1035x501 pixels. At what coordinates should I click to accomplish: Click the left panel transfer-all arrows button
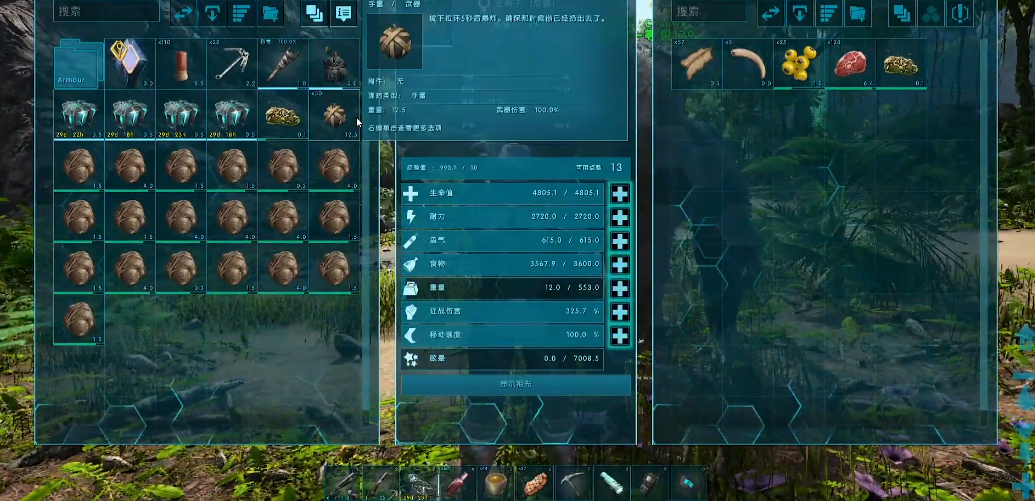[183, 13]
